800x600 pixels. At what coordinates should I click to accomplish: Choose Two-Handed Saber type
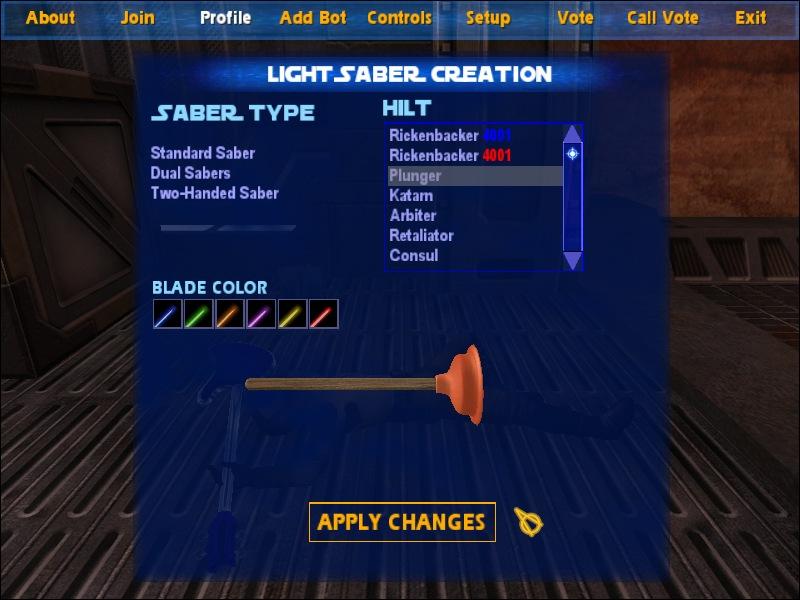(x=215, y=193)
